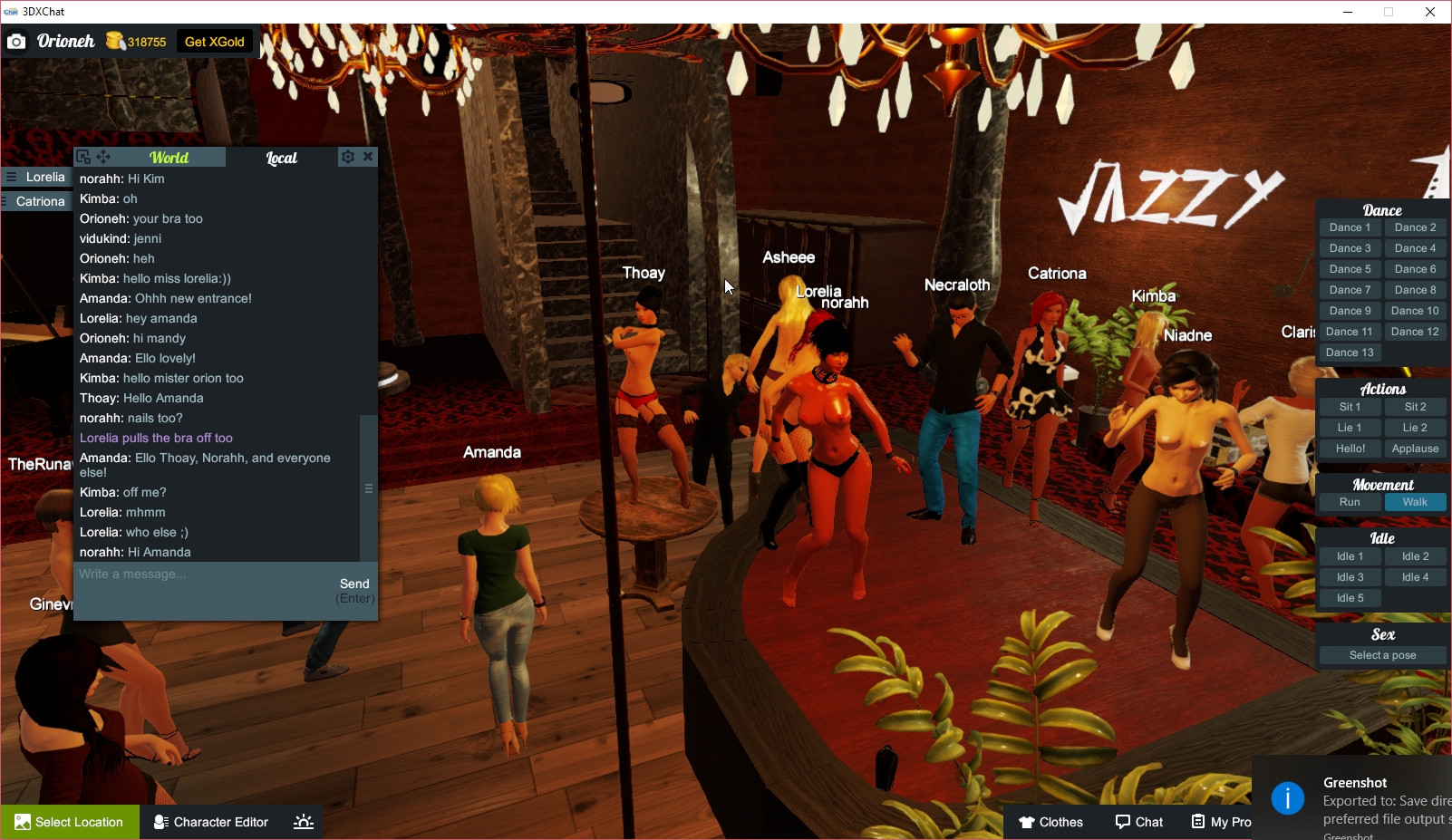The width and height of the screenshot is (1452, 840).
Task: Switch movement back to Walk
Action: (x=1415, y=501)
